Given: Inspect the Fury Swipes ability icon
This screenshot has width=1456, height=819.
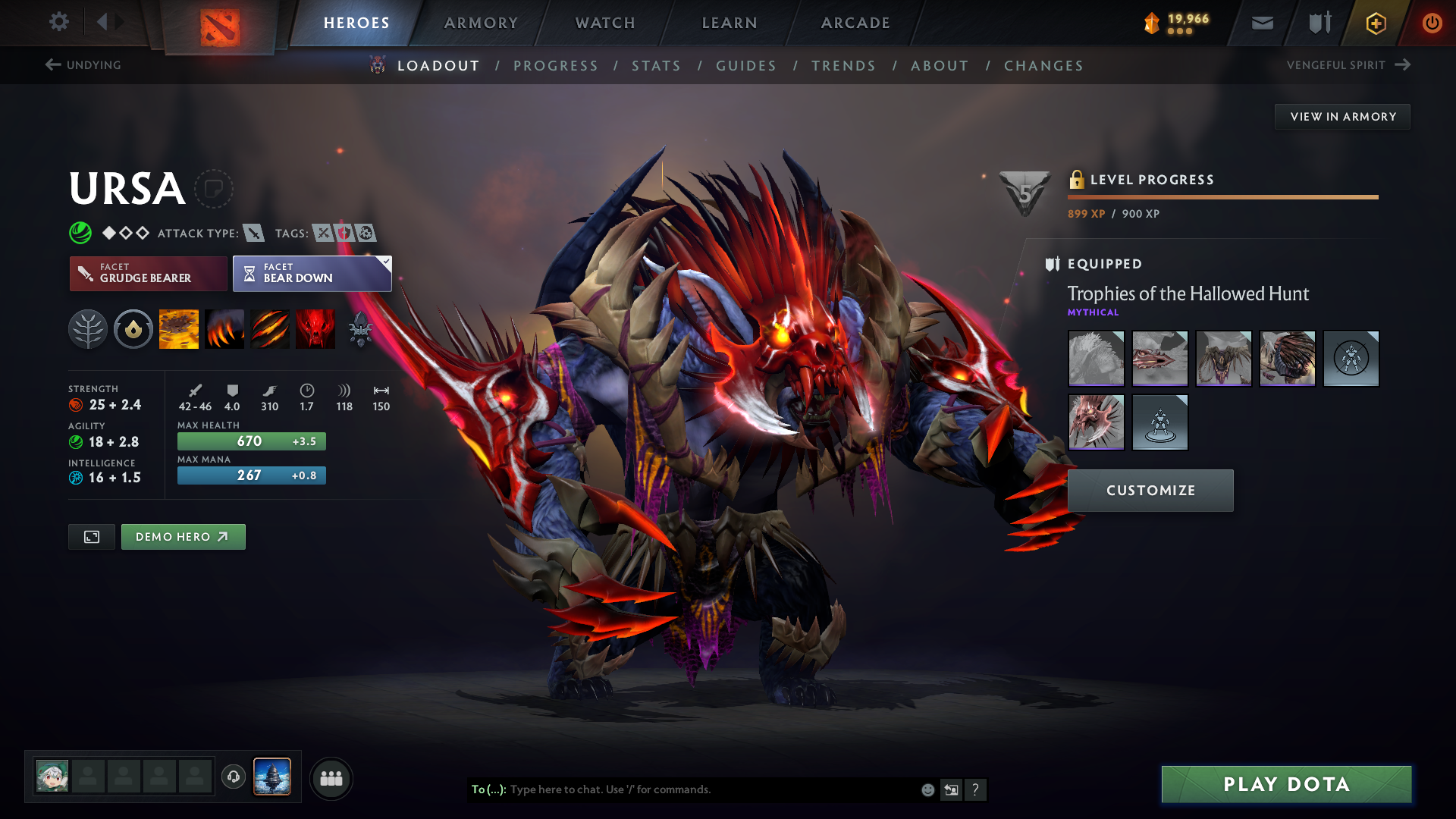Looking at the screenshot, I should [x=270, y=329].
